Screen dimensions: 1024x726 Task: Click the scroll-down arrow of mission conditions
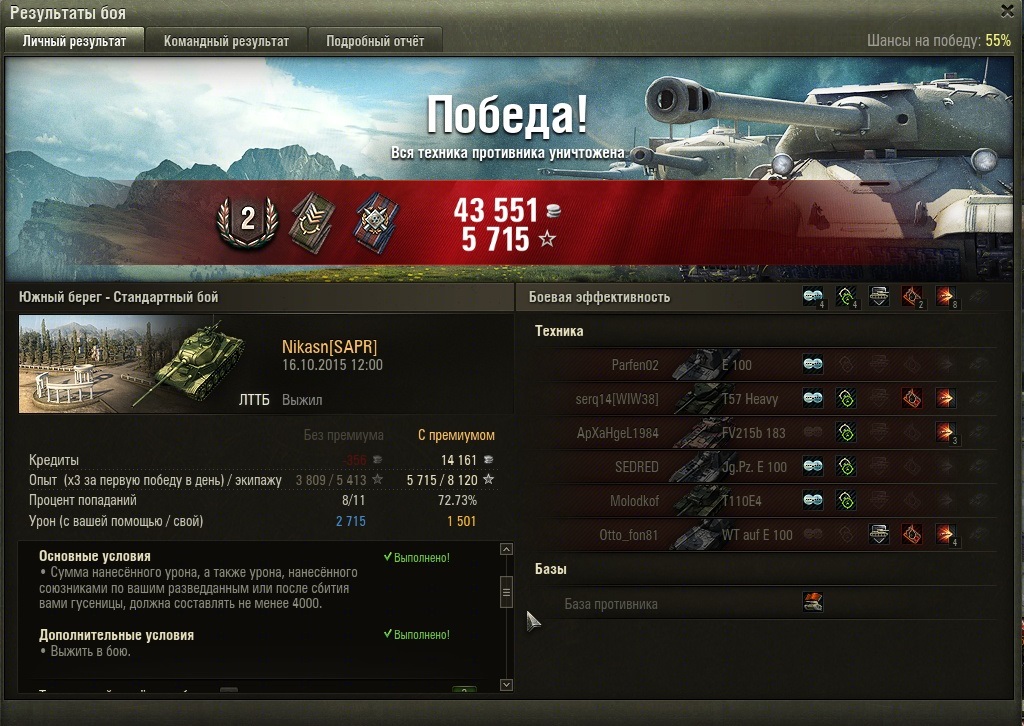coord(506,685)
